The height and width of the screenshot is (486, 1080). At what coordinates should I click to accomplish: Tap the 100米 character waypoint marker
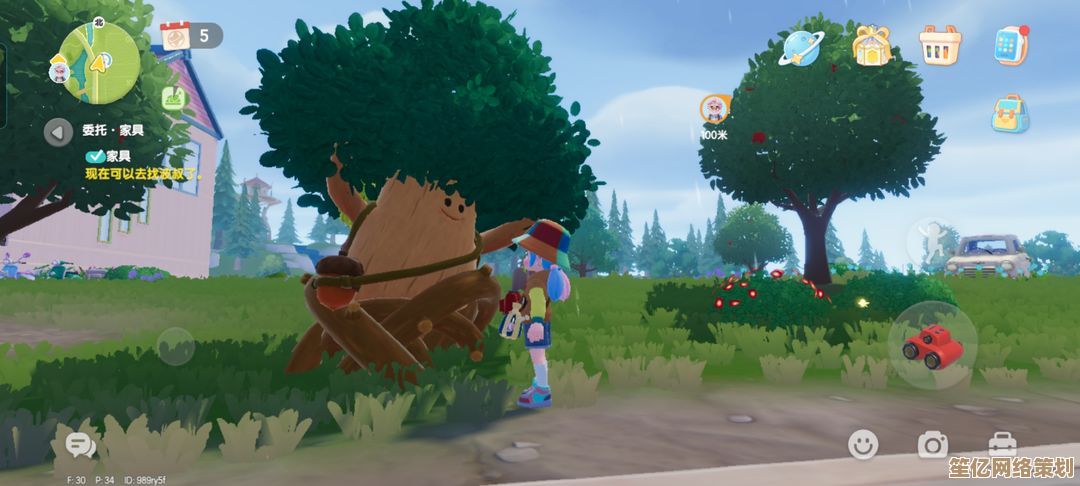(714, 111)
